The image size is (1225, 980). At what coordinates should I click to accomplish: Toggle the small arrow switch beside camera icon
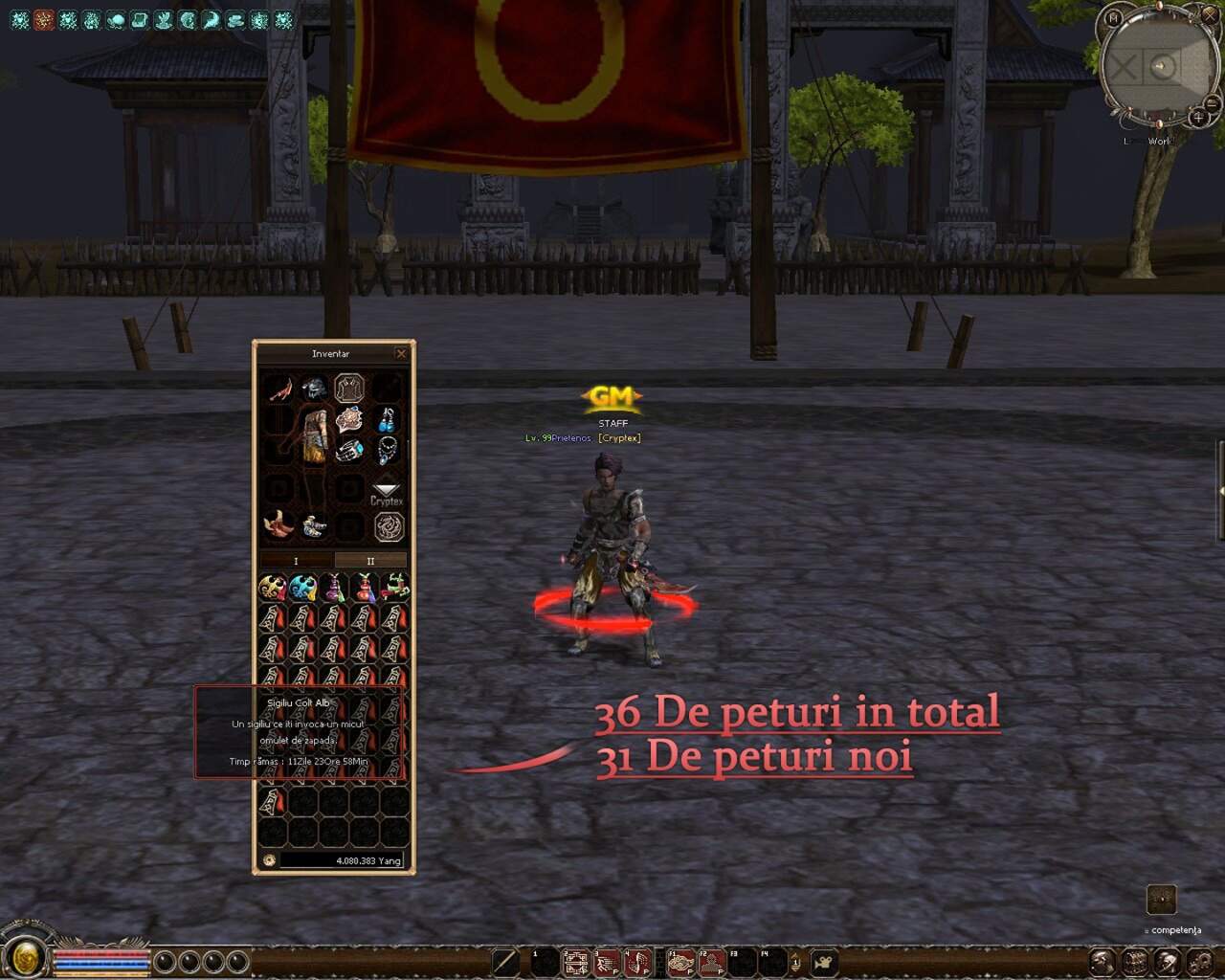pyautogui.click(x=795, y=962)
